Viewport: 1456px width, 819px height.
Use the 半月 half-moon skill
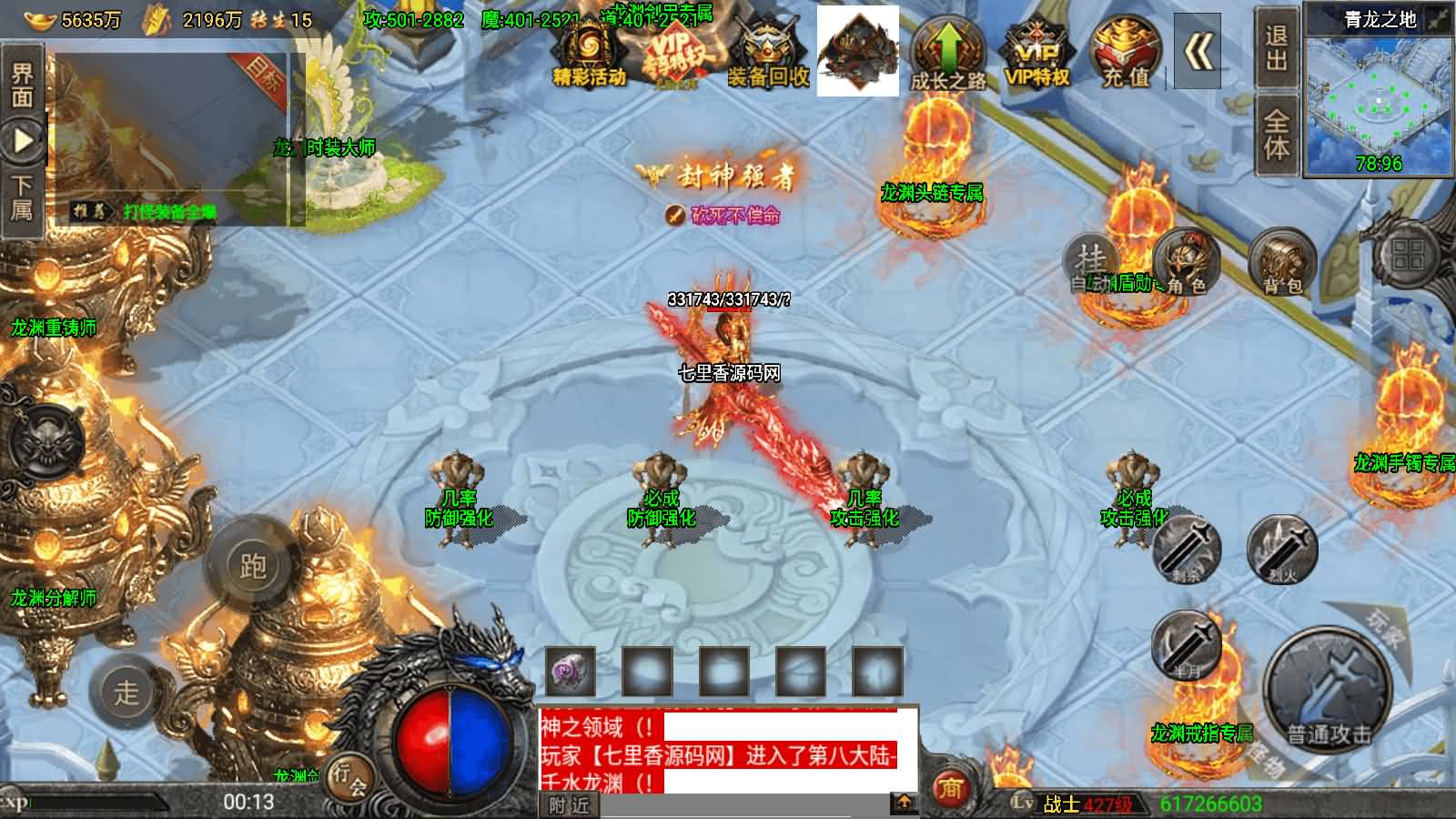pyautogui.click(x=1186, y=645)
